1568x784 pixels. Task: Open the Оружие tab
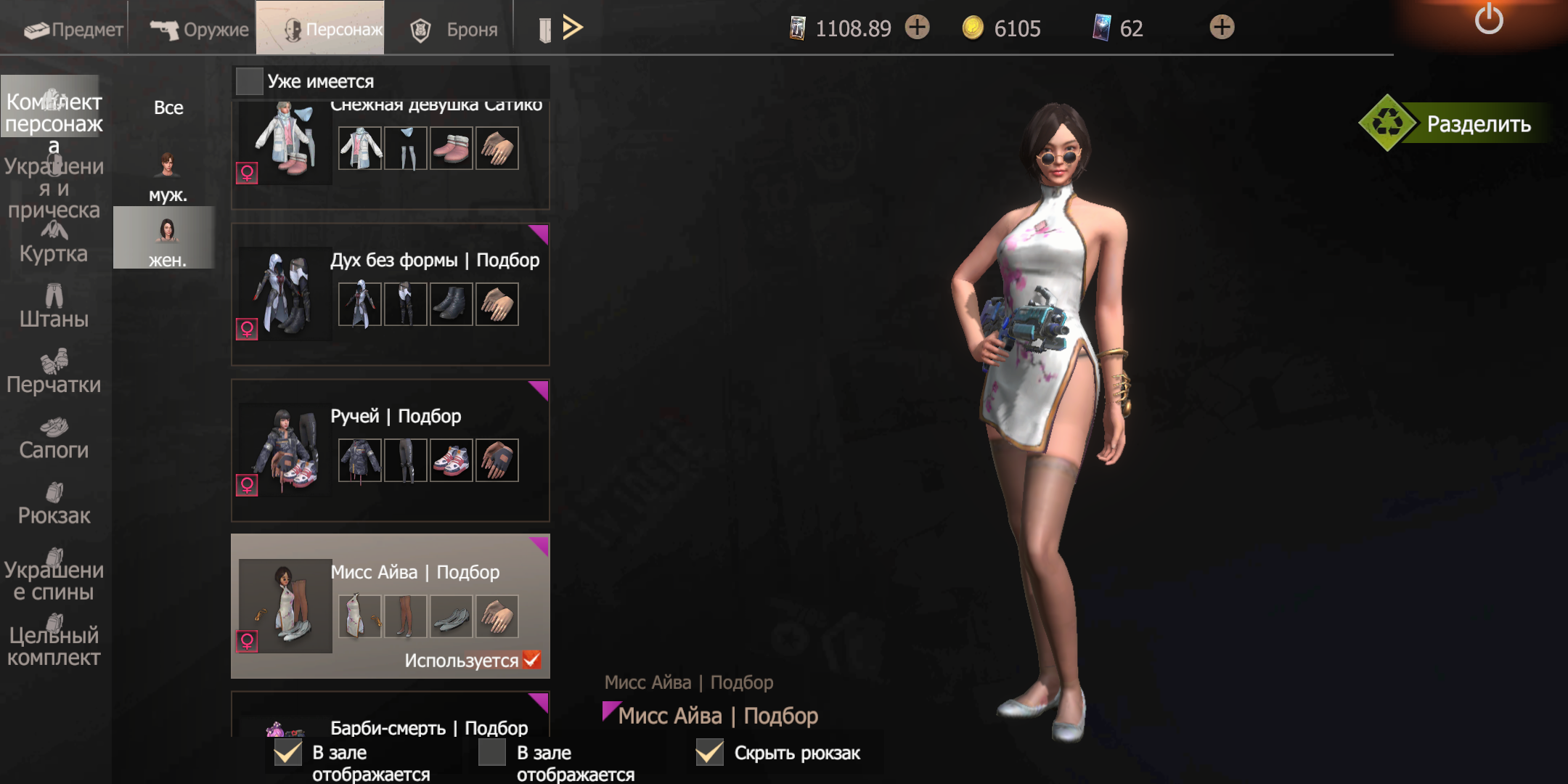click(x=199, y=29)
